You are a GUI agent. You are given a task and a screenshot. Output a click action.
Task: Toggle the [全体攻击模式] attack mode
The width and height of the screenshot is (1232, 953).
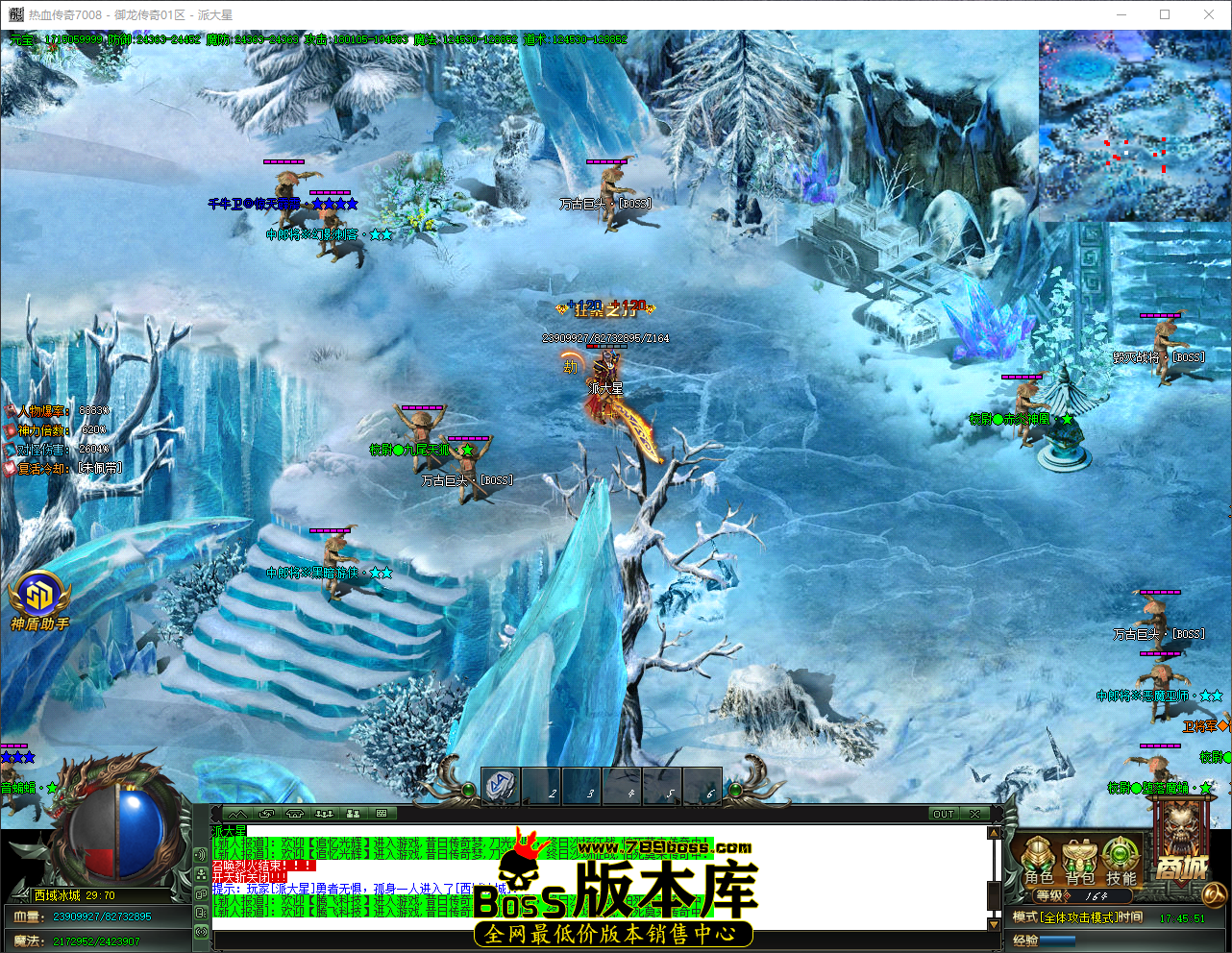(1078, 916)
